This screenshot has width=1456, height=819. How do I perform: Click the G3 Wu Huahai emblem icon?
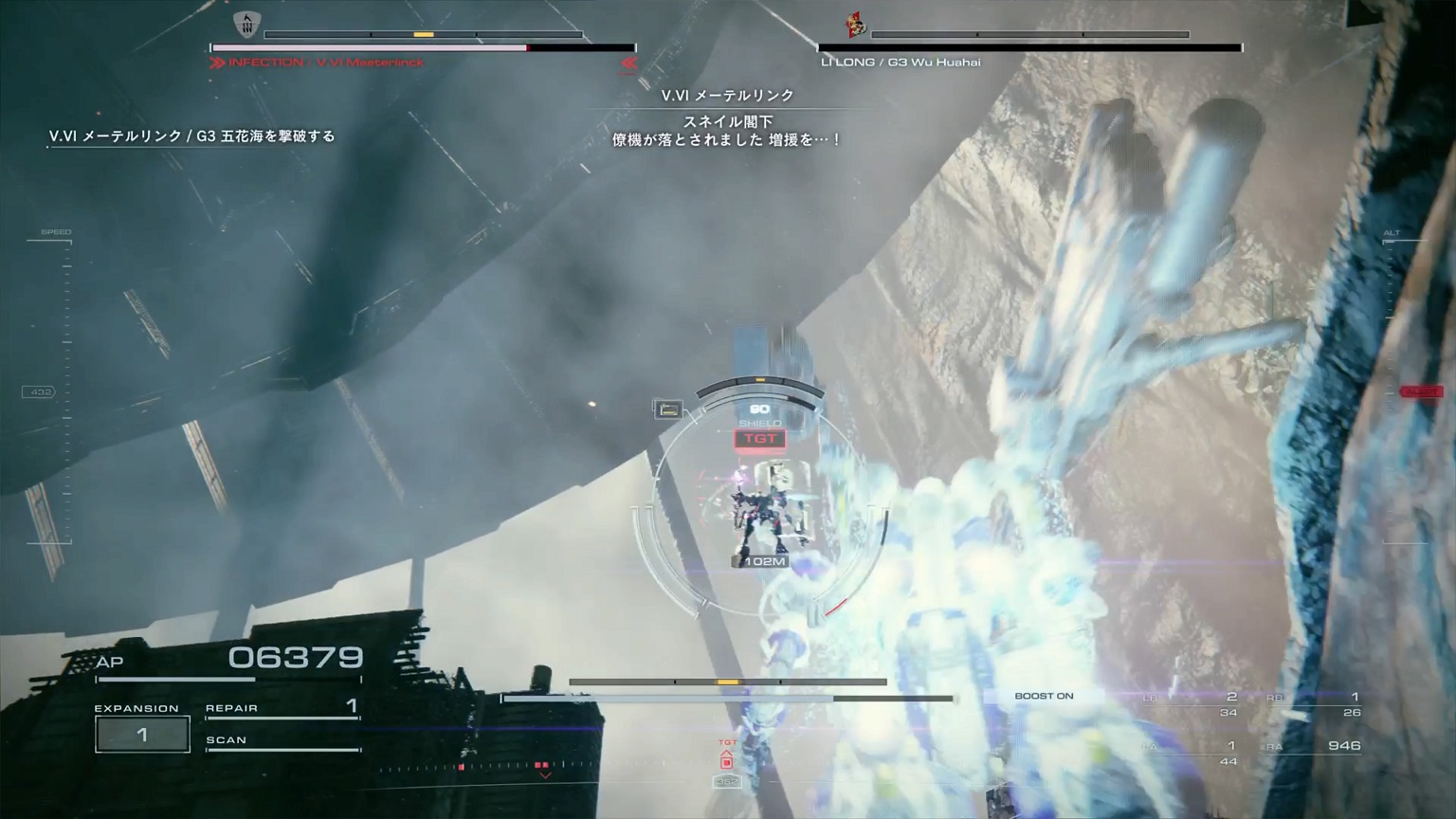857,26
